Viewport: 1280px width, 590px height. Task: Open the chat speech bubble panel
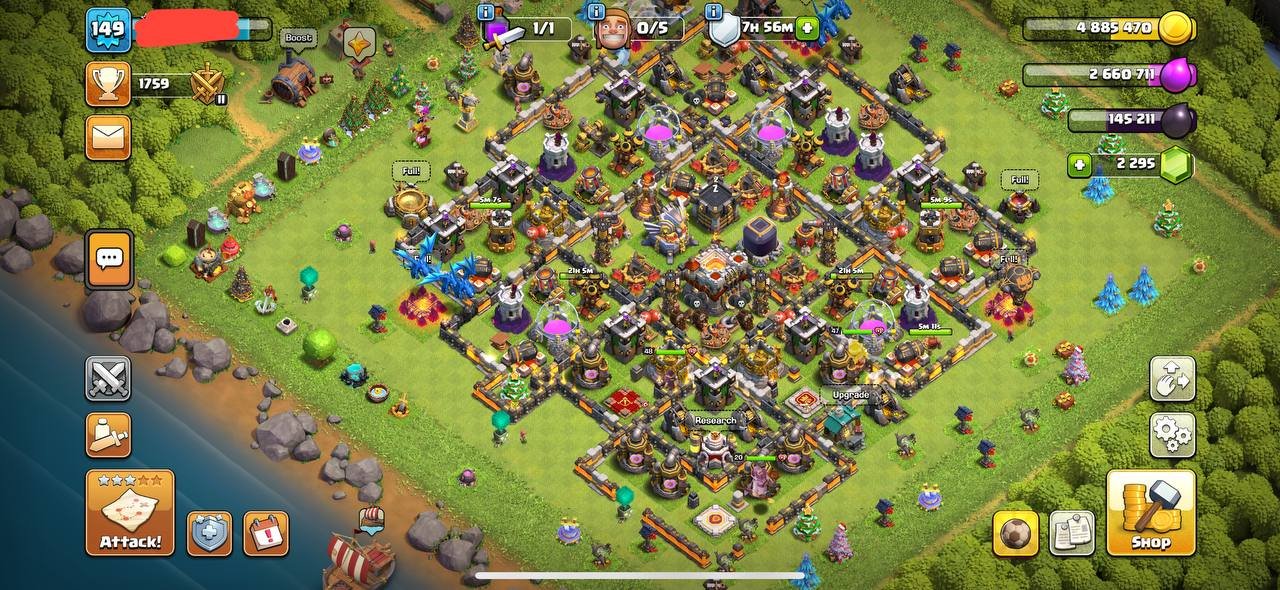pos(109,259)
